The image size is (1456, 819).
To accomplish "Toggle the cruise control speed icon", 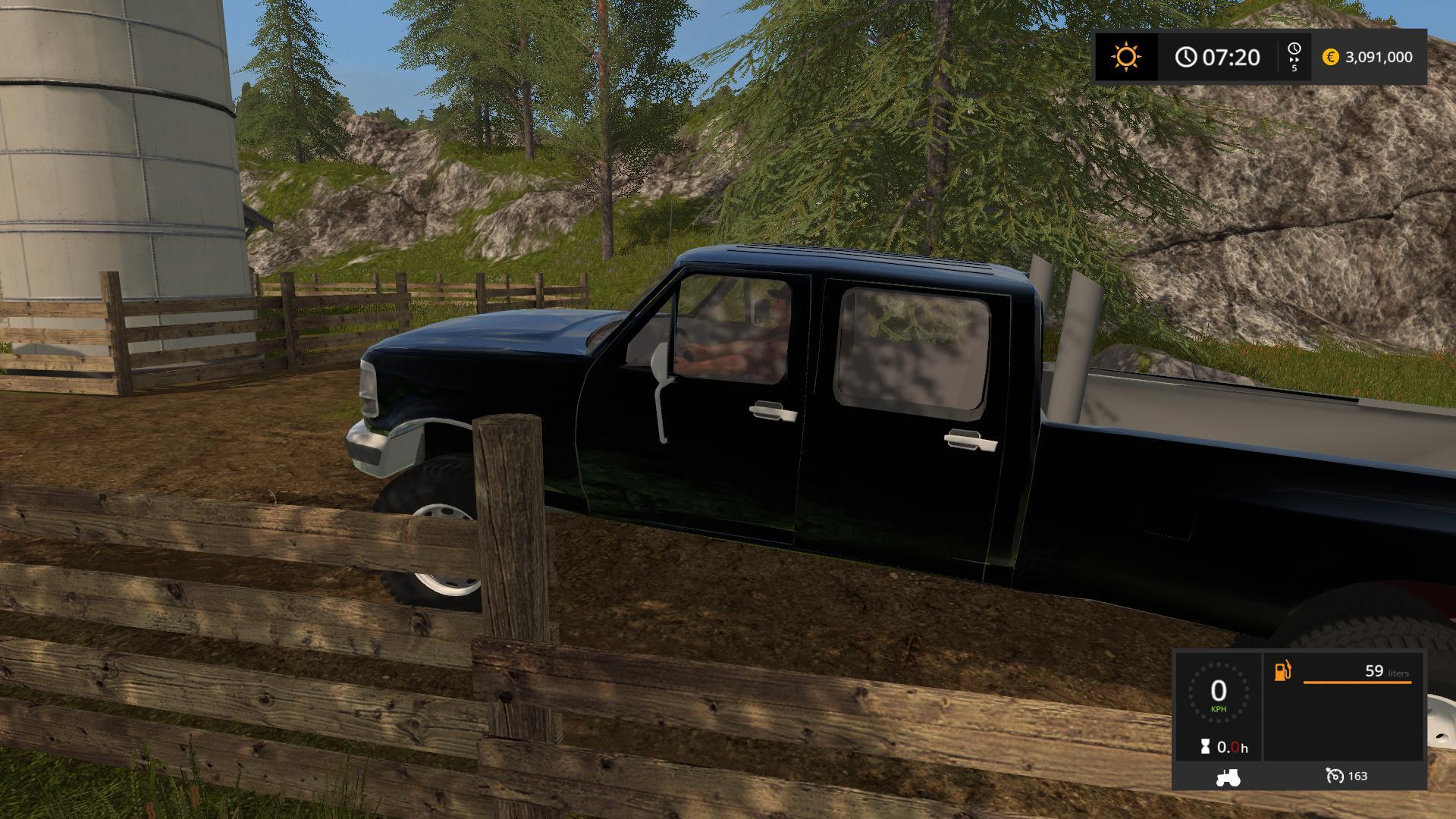I will tap(1335, 776).
